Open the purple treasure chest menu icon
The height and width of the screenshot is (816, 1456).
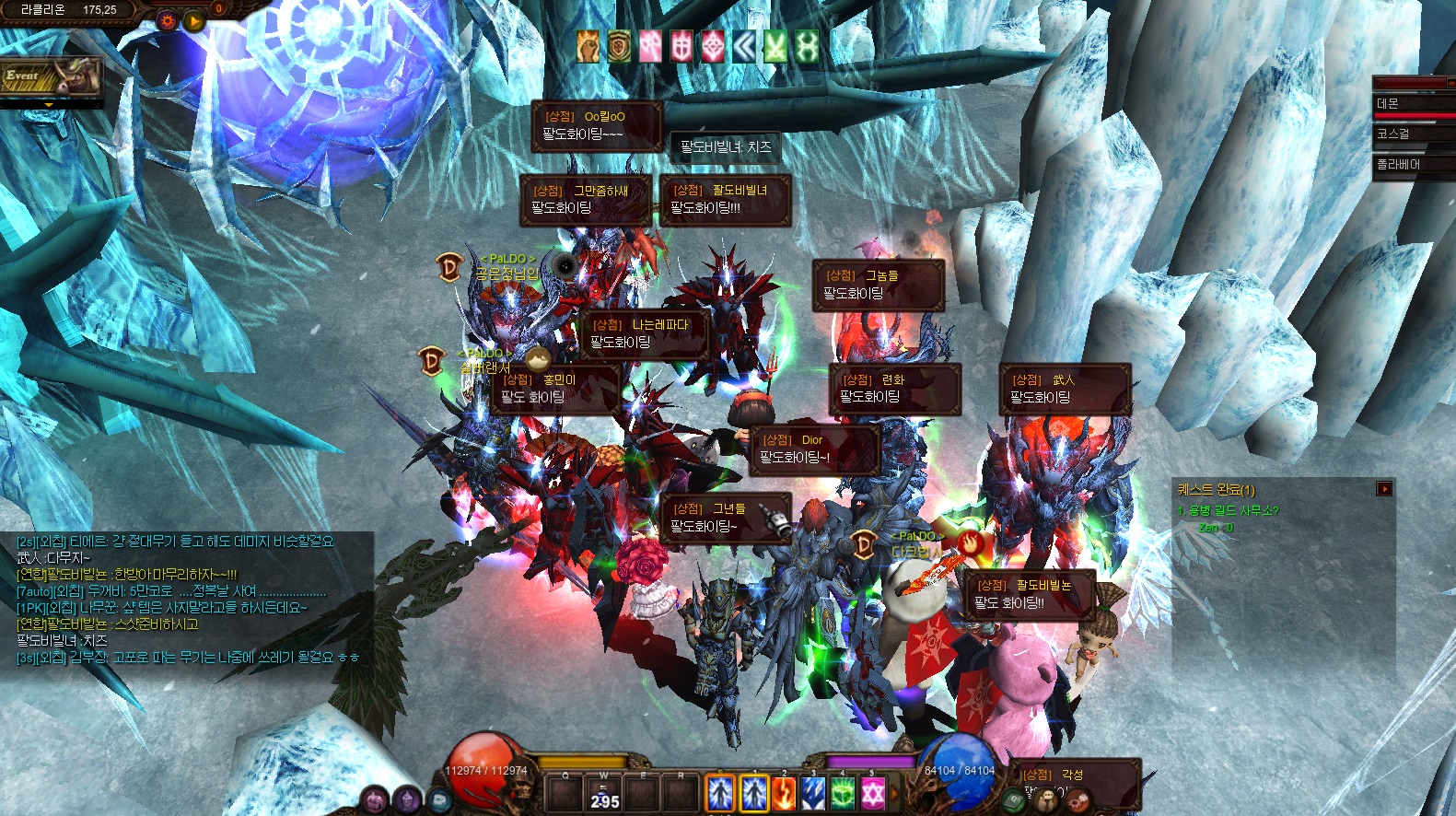pos(375,800)
